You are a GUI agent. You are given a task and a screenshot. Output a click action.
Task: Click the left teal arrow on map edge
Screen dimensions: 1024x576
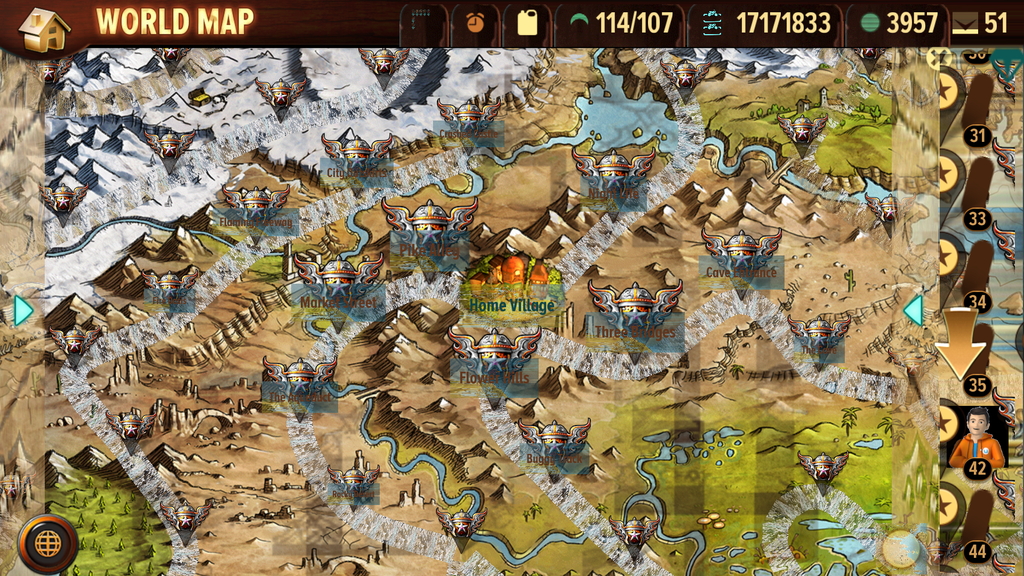[22, 311]
